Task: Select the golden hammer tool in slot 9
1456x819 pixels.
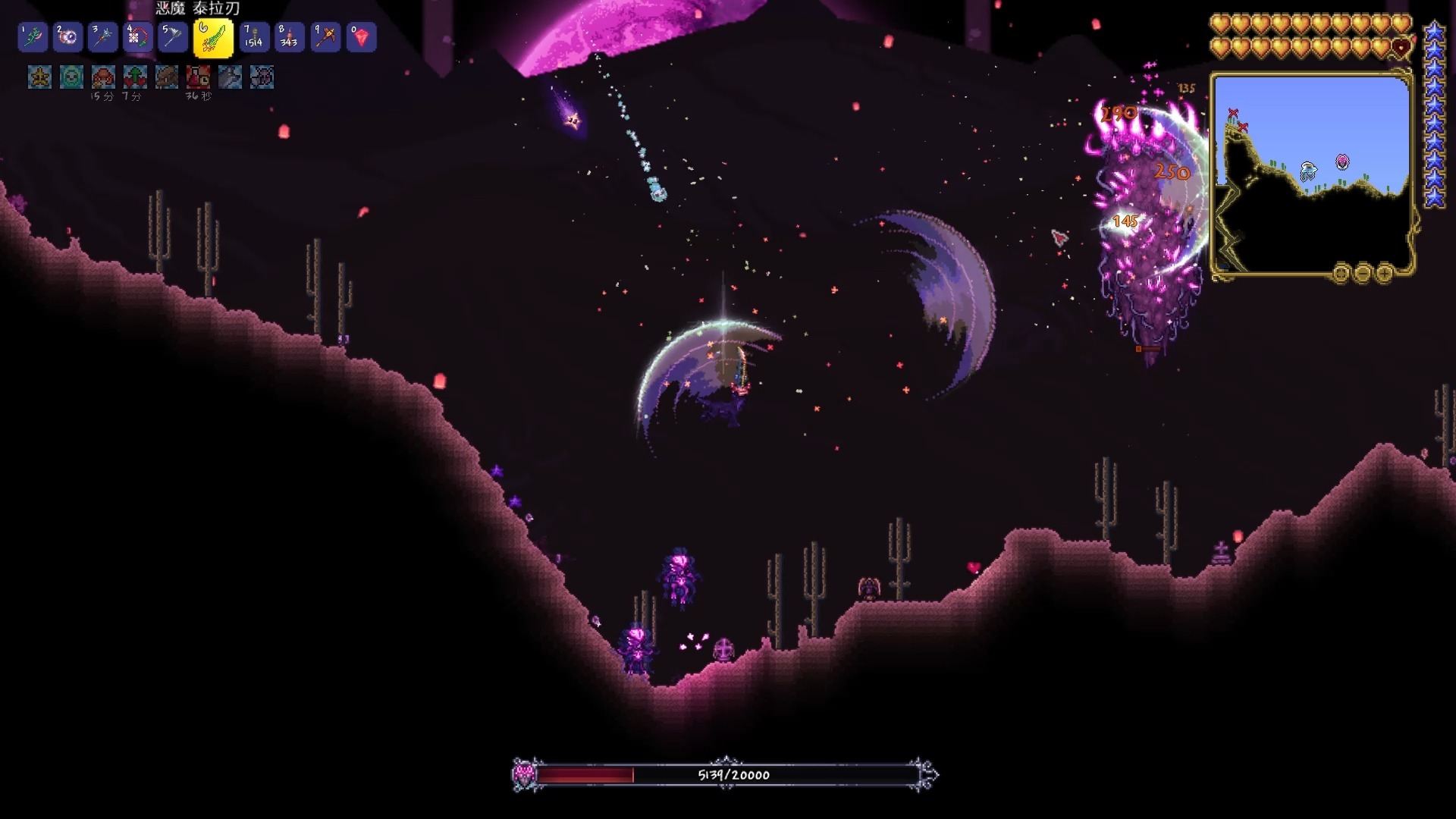Action: click(326, 37)
